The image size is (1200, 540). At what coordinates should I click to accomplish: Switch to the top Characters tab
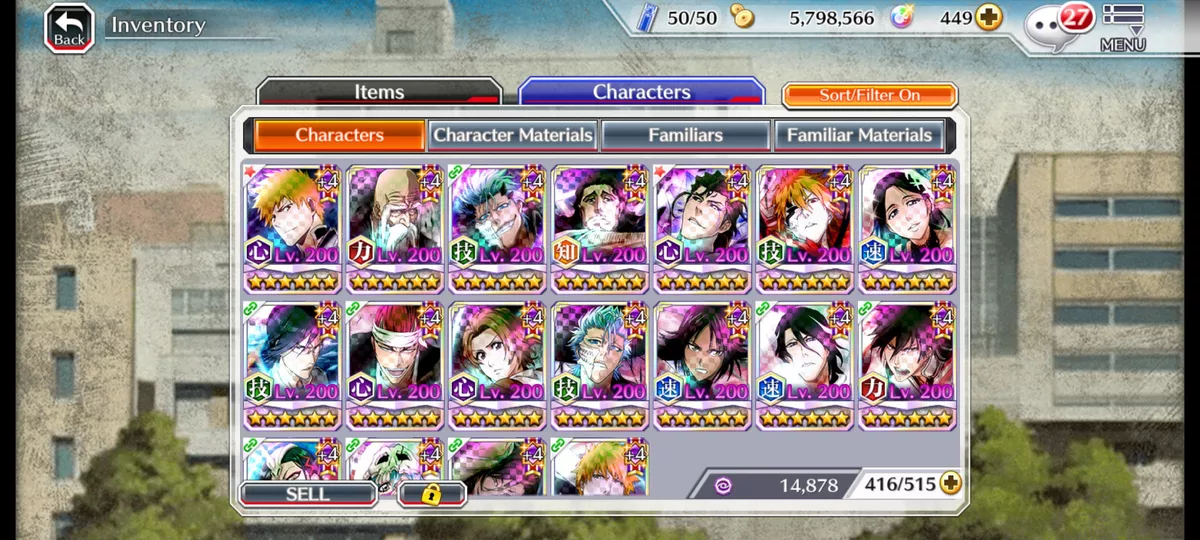[641, 92]
